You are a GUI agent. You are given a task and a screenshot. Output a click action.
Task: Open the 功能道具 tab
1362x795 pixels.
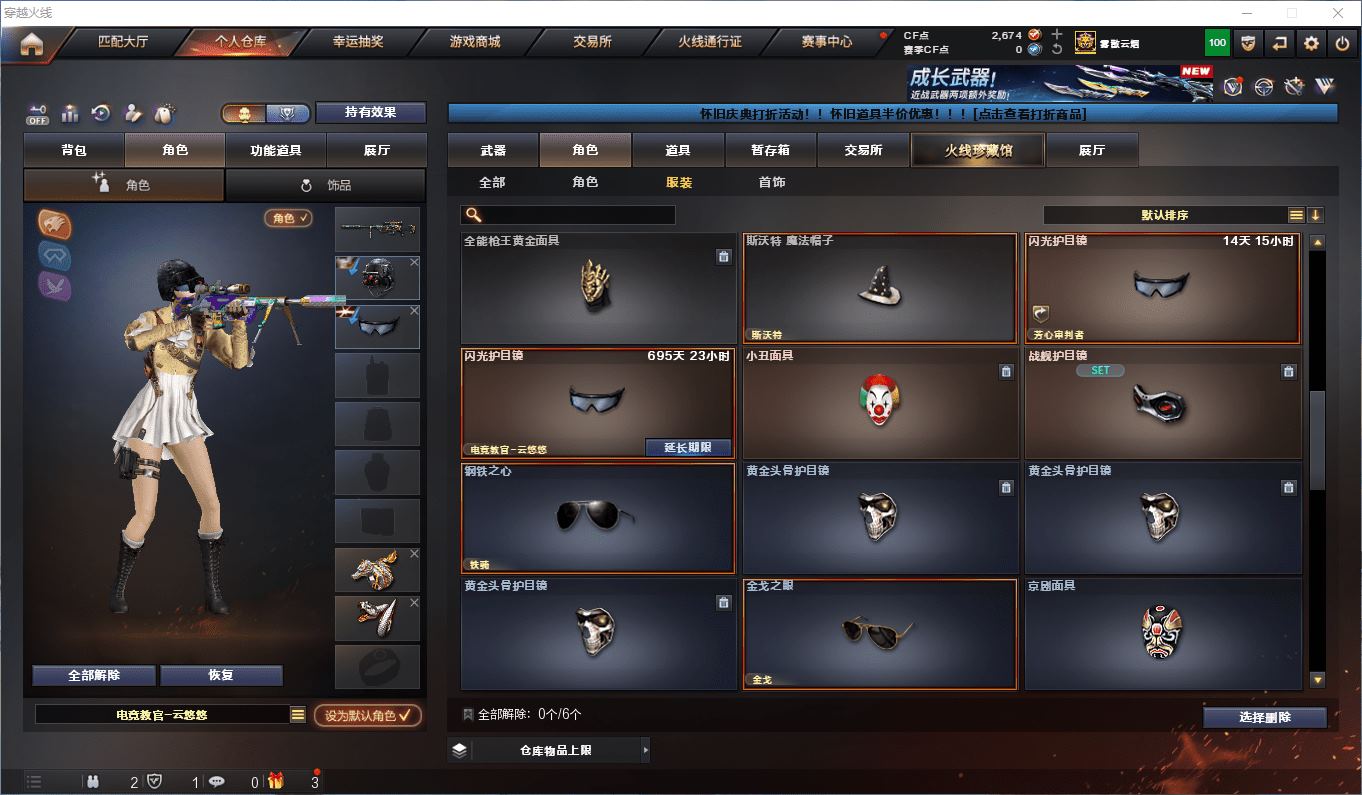276,150
